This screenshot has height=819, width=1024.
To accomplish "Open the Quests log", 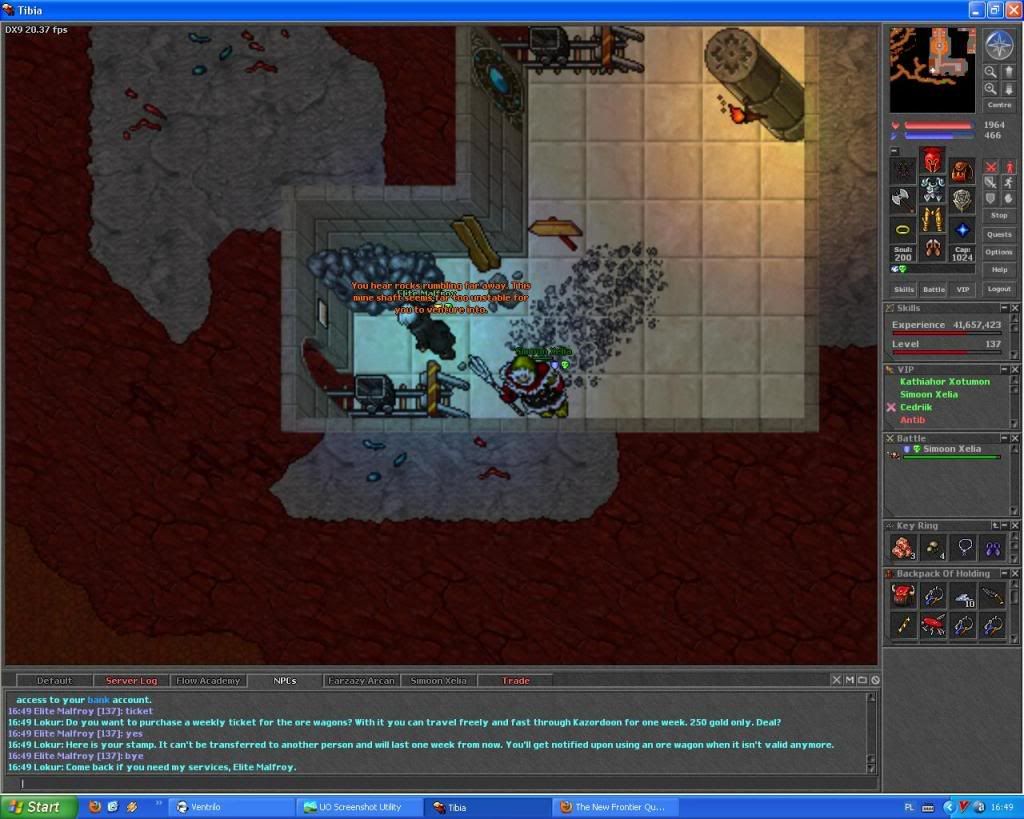I will pyautogui.click(x=998, y=234).
